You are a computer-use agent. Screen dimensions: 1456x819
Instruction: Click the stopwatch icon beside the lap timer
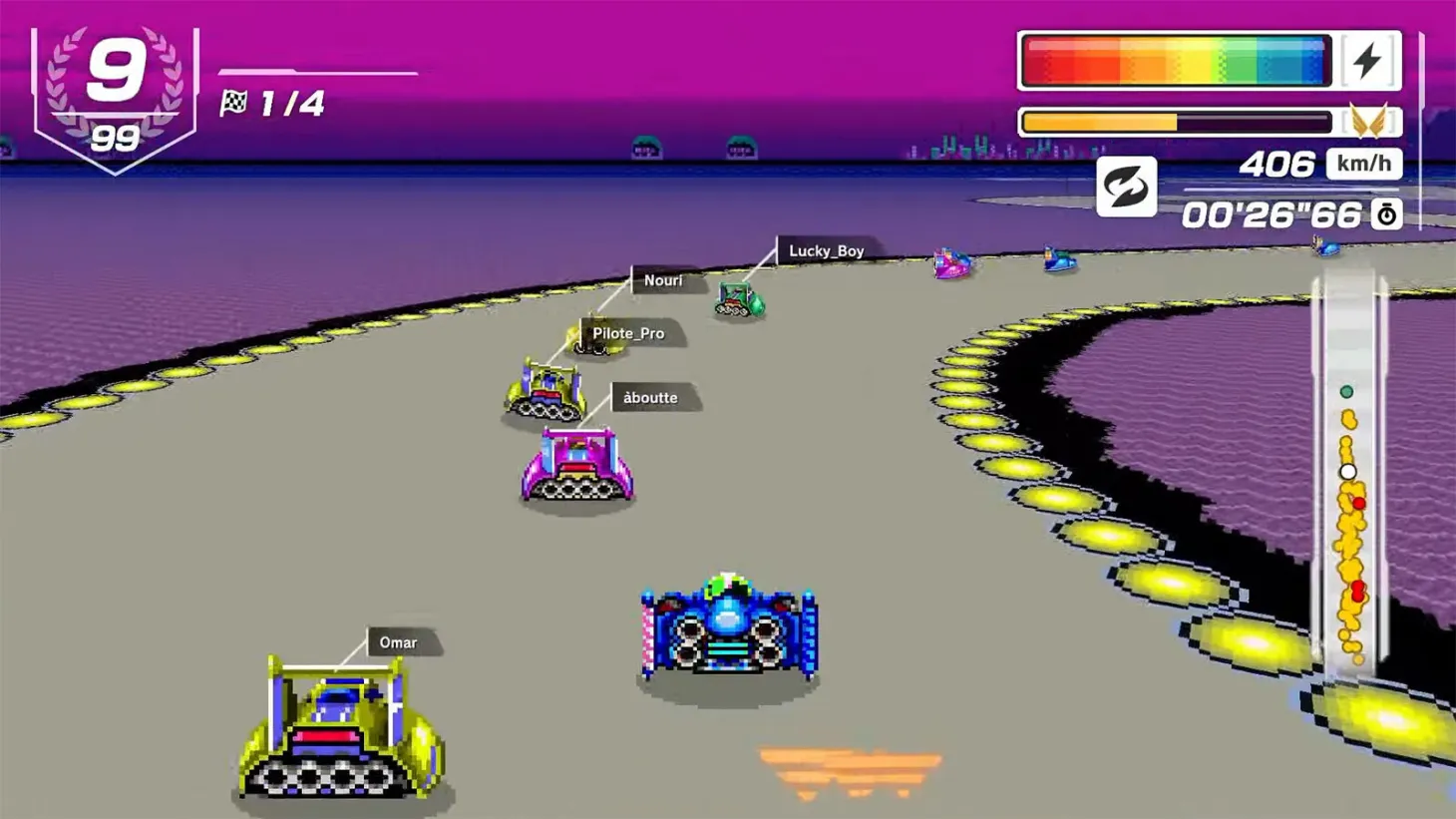[x=1386, y=213]
